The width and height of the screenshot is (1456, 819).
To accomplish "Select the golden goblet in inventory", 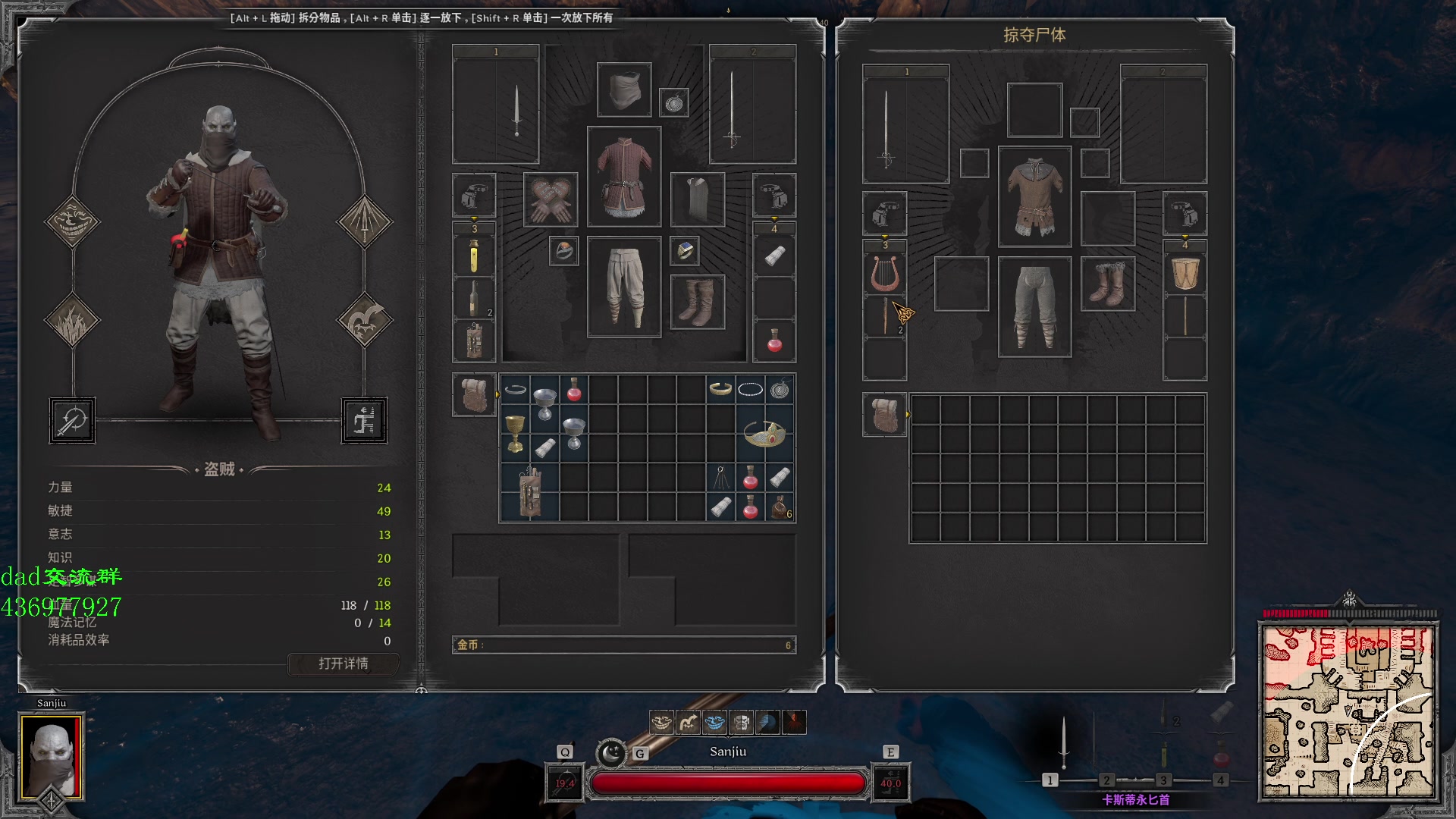I will 515,433.
